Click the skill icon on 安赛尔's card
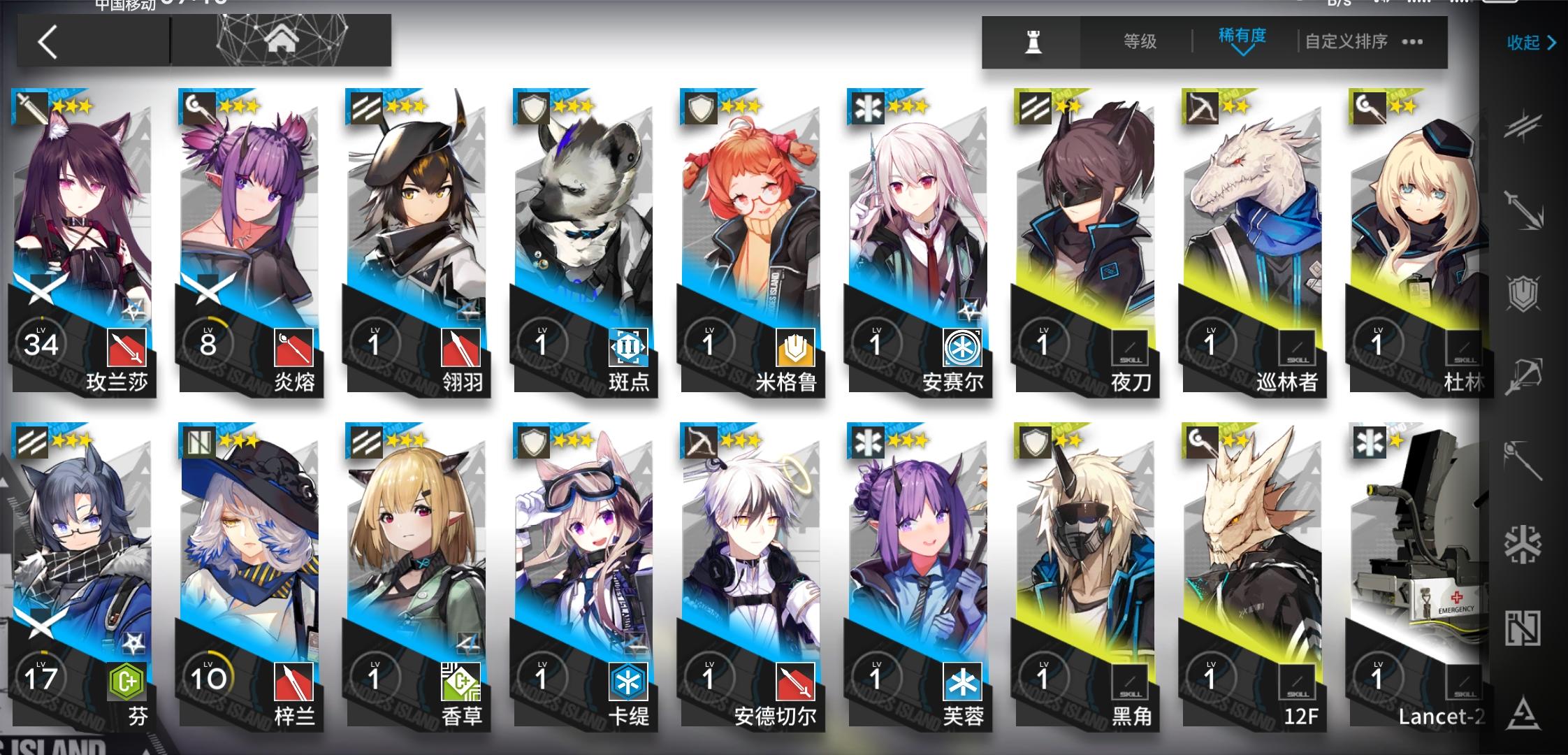This screenshot has width=1568, height=755. coord(964,348)
